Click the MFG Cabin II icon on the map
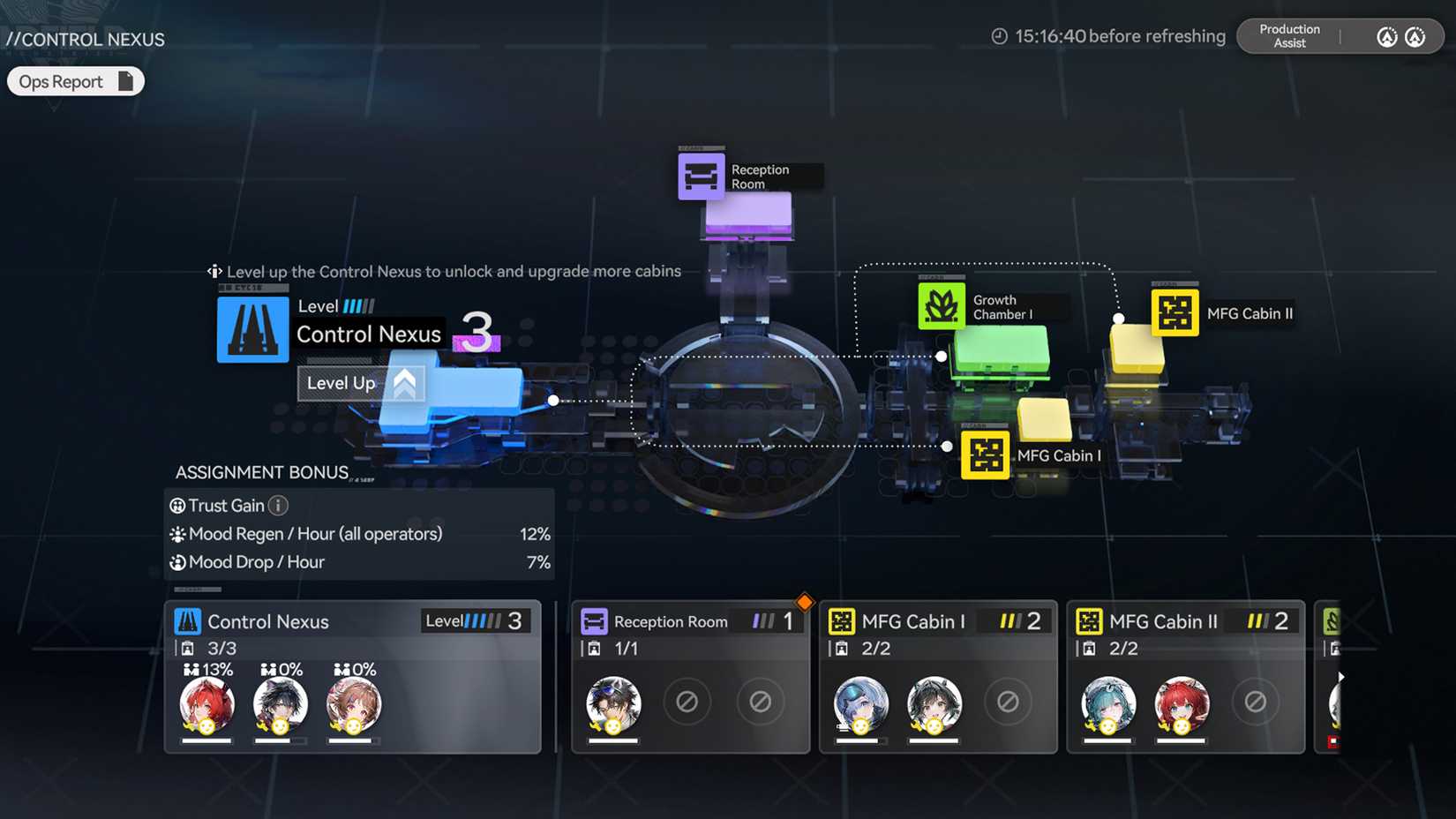1456x819 pixels. (1174, 313)
